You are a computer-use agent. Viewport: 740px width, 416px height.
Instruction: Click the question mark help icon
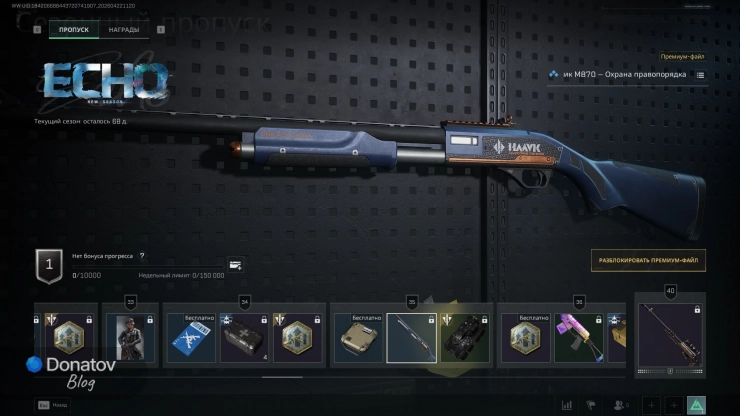[x=142, y=256]
